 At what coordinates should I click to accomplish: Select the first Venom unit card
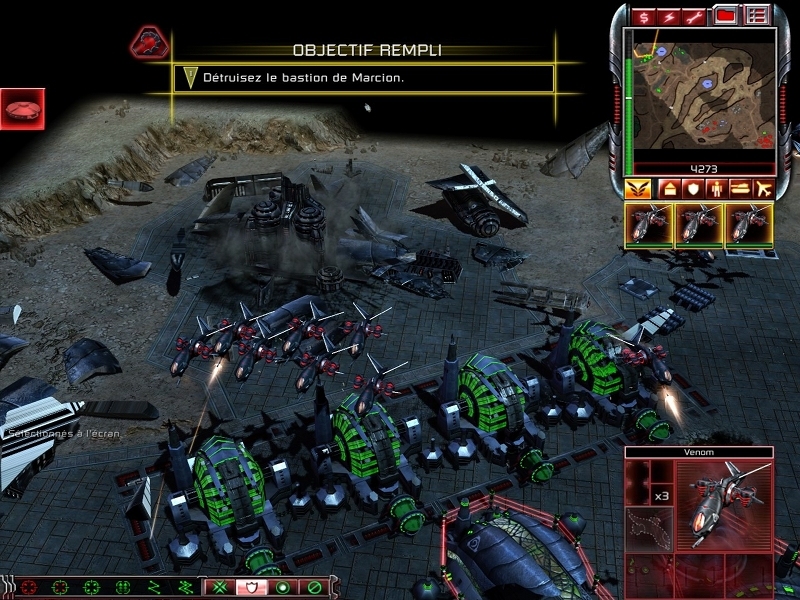[x=647, y=225]
